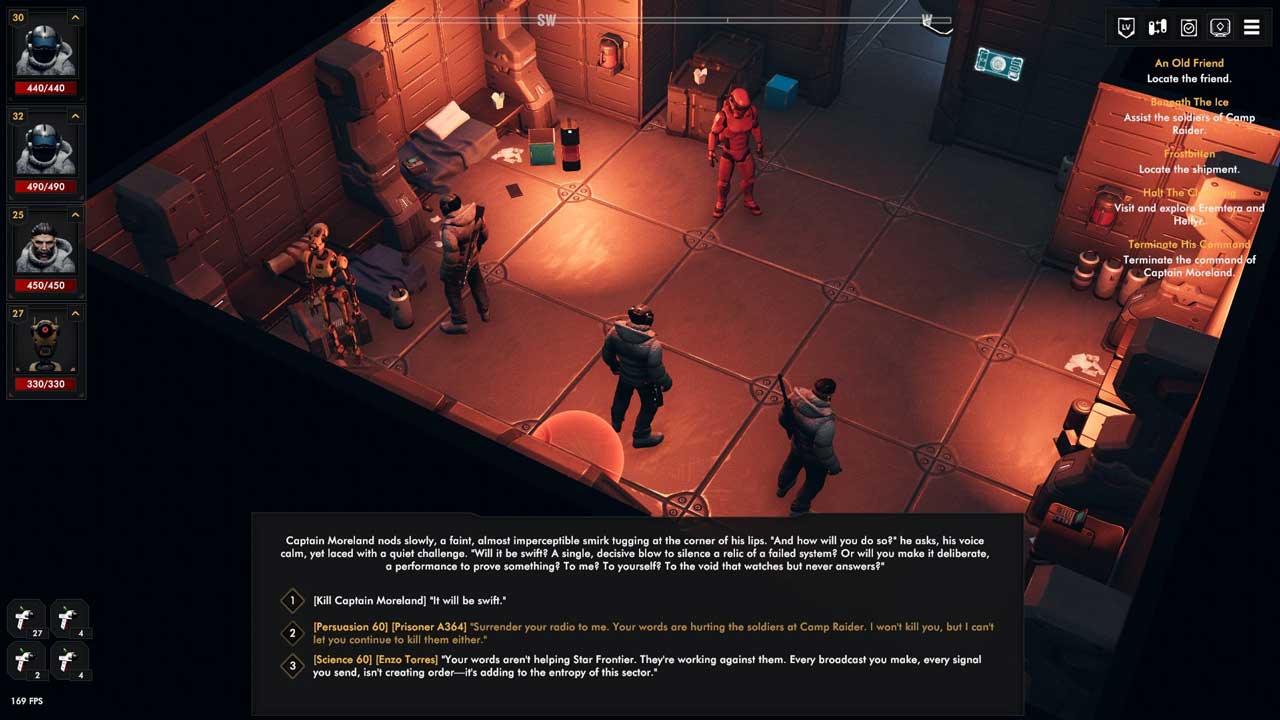1280x720 pixels.
Task: Toggle the arrow on the robot portrait
Action: click(x=75, y=314)
